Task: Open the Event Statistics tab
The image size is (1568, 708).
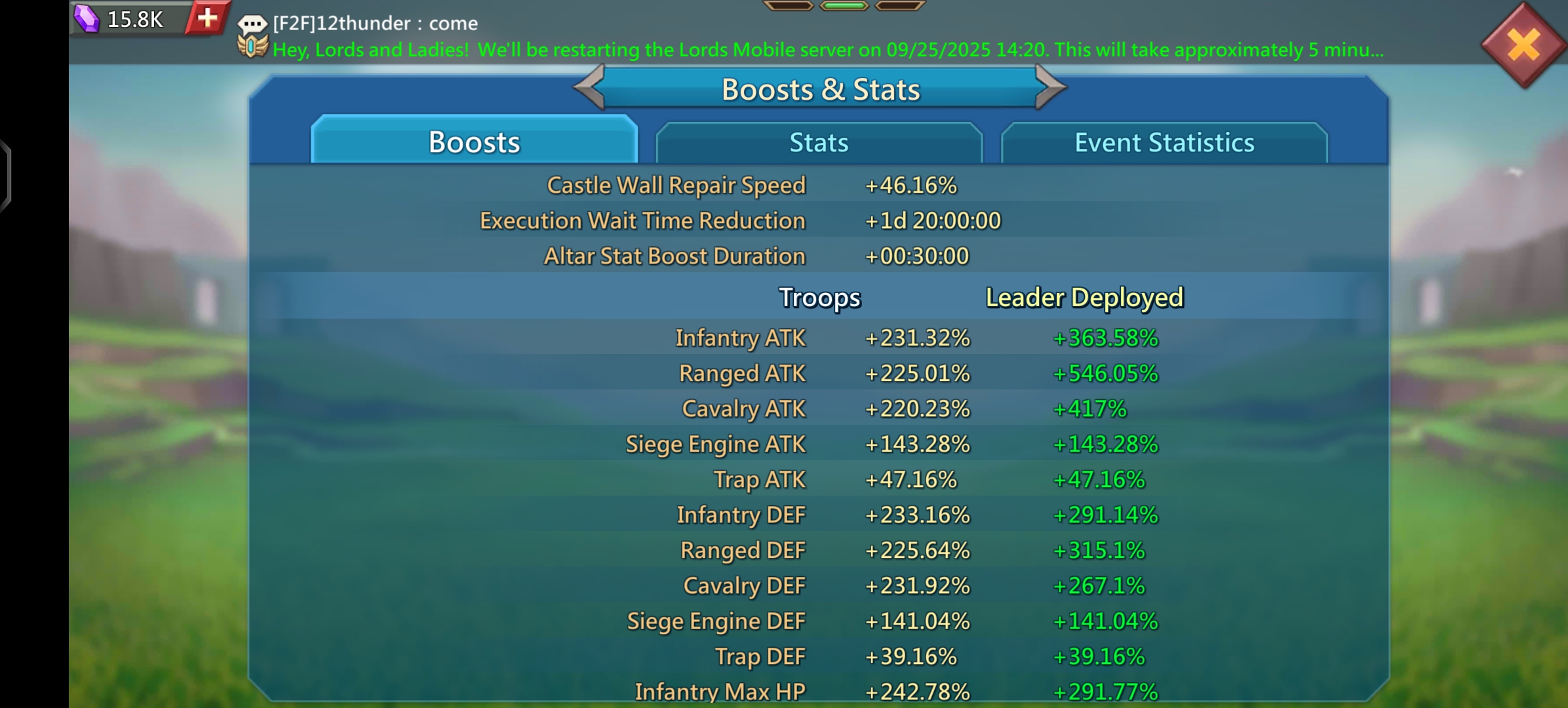Action: [x=1164, y=142]
